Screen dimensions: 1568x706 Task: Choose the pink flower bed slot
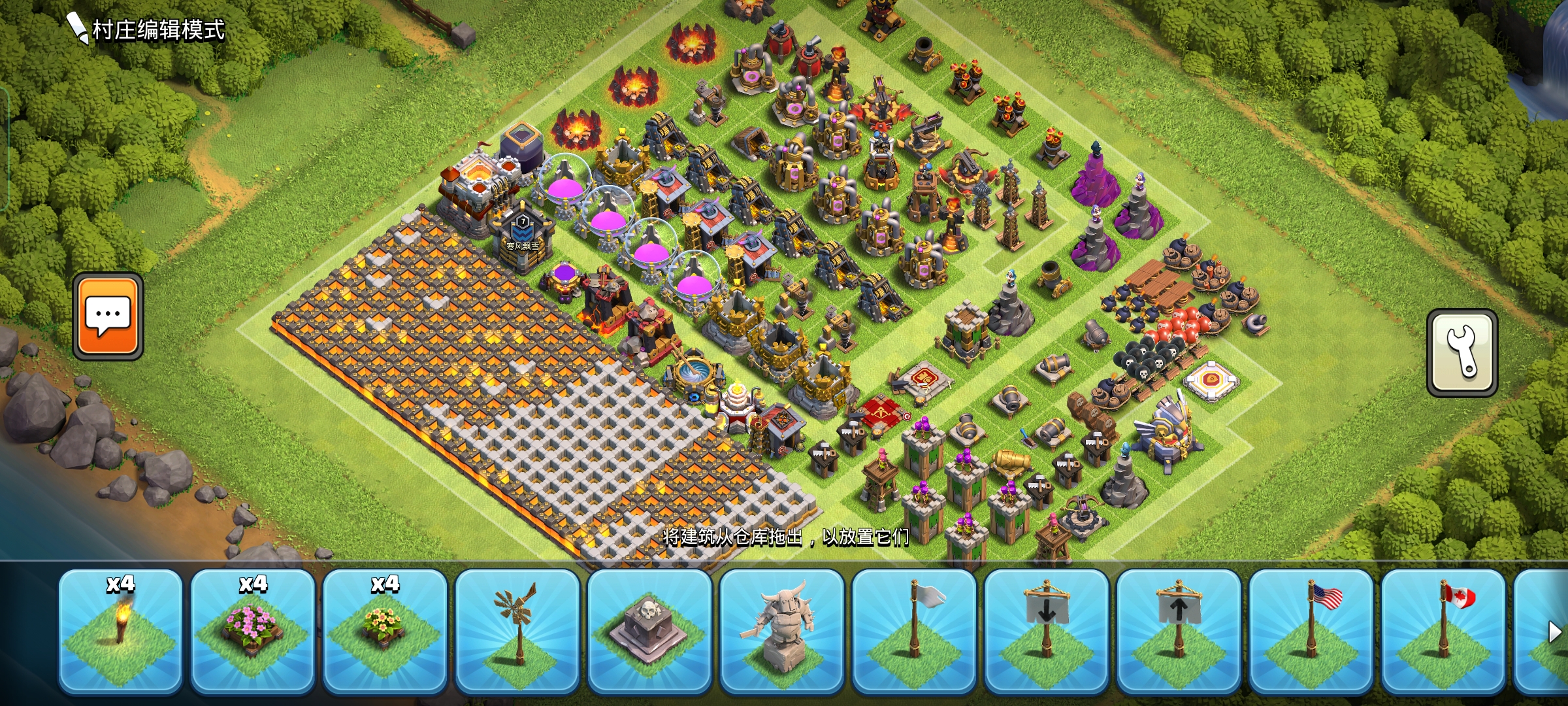[x=253, y=631]
